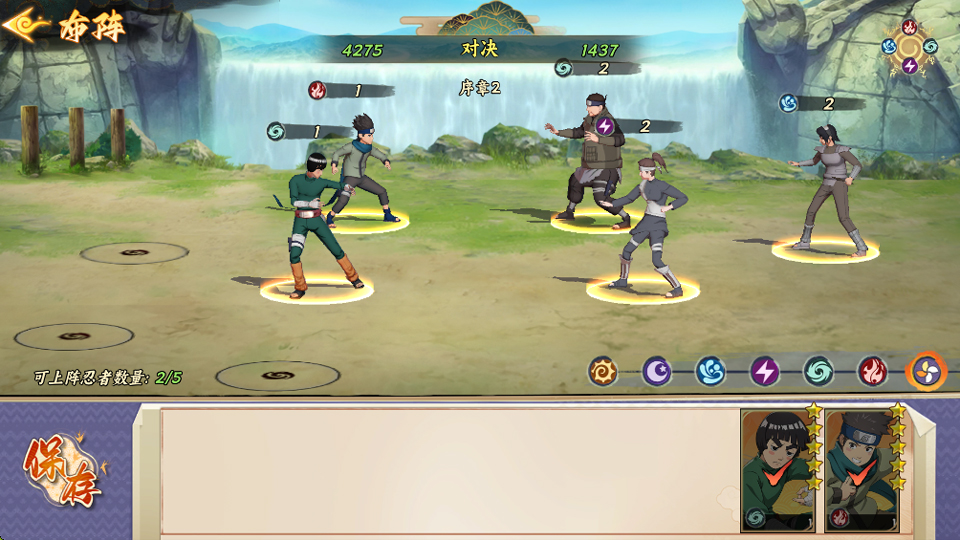The width and height of the screenshot is (960, 540).
Task: Go back using the golden arrow
Action: [26, 25]
